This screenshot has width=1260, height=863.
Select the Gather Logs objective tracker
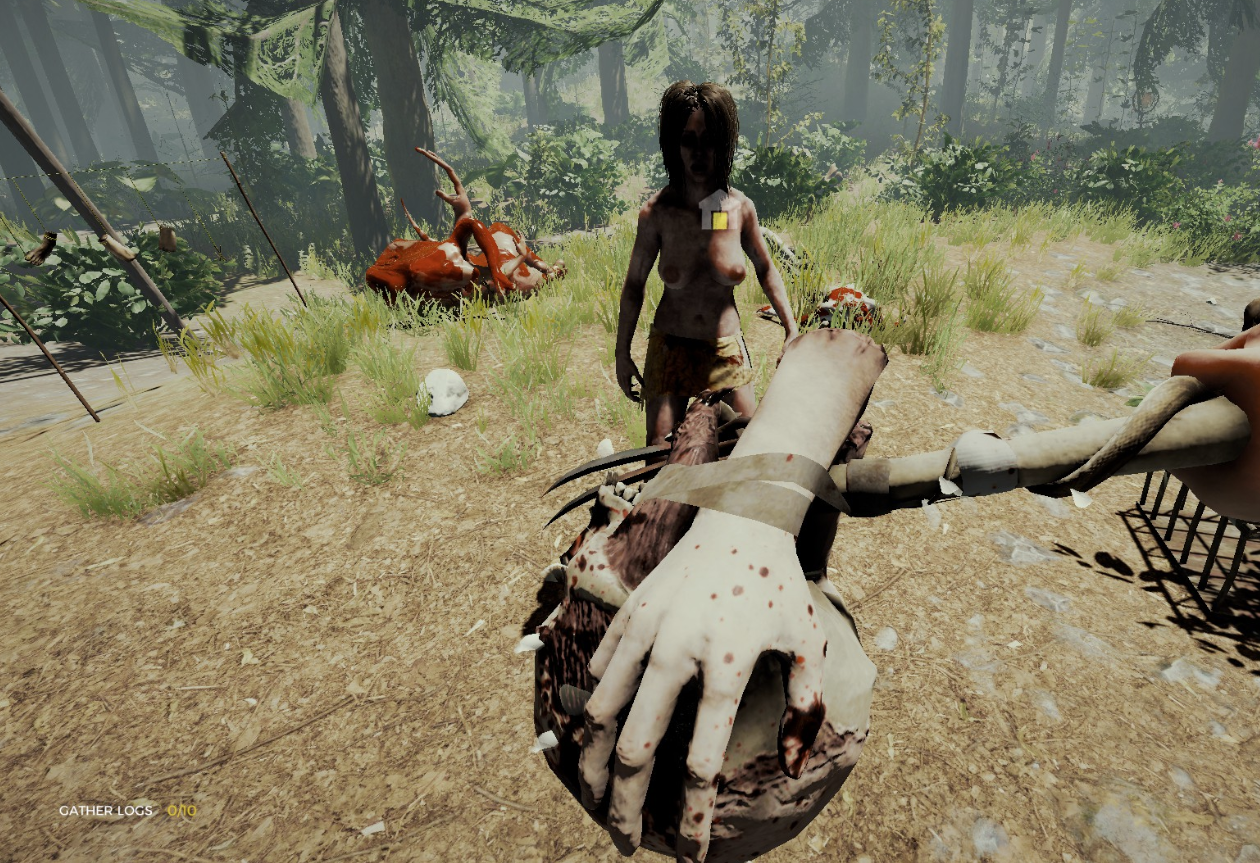click(127, 810)
